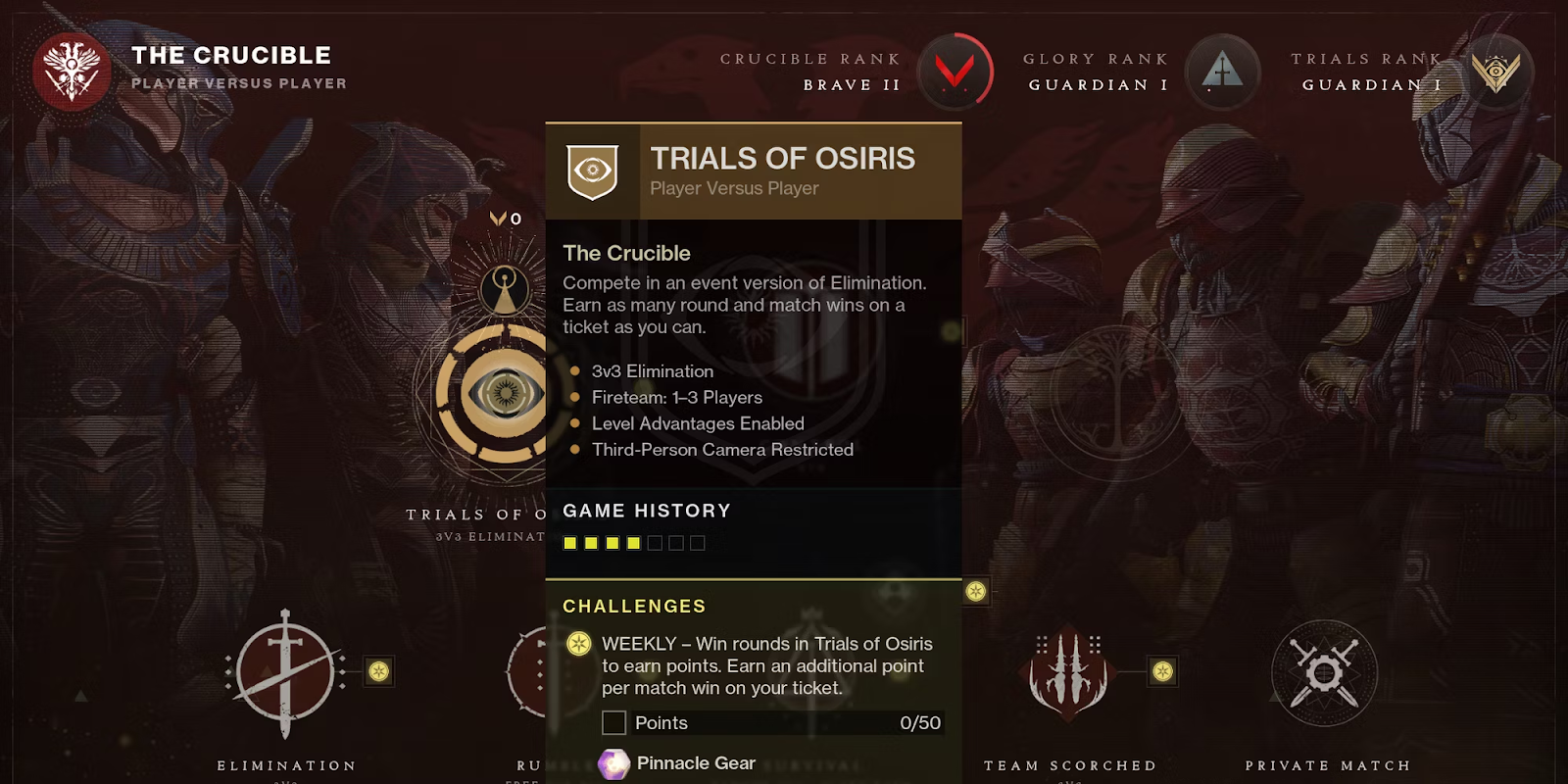Open the Elimination playlist
This screenshot has width=1568, height=784.
(x=285, y=673)
